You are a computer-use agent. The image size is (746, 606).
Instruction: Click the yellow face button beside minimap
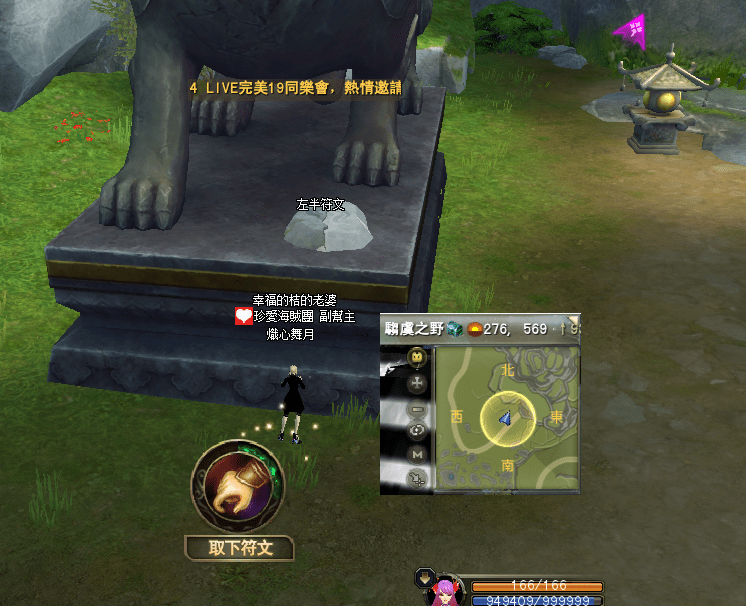(417, 357)
